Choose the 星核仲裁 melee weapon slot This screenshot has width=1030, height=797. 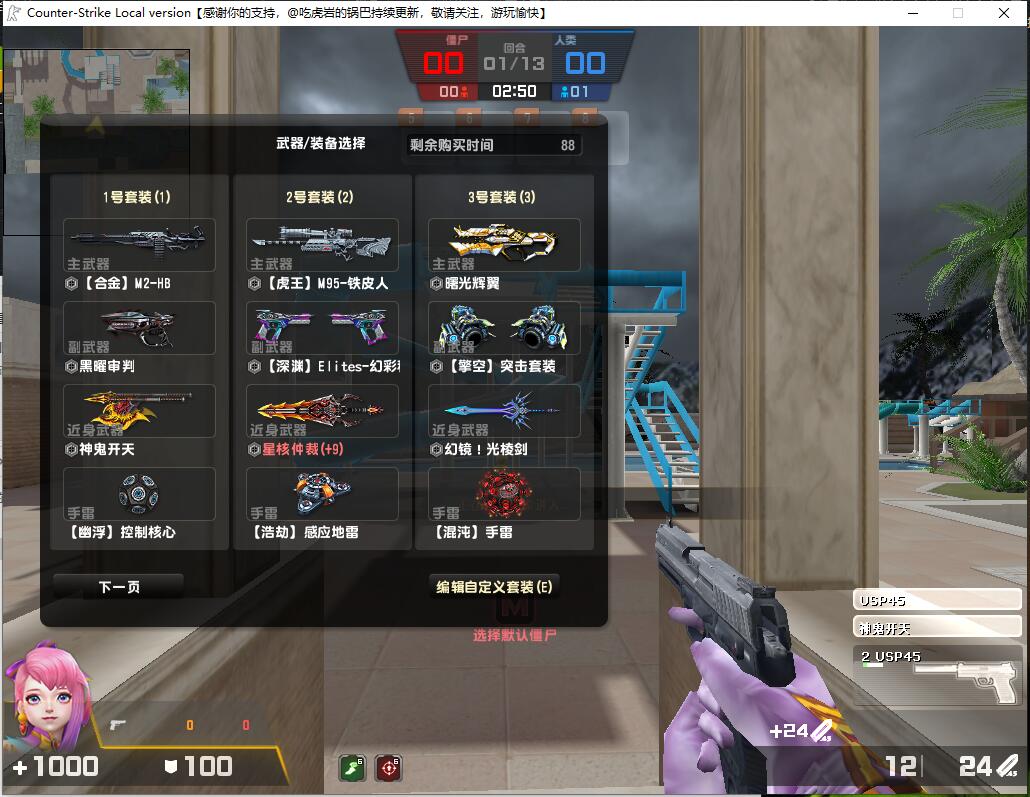click(x=322, y=411)
